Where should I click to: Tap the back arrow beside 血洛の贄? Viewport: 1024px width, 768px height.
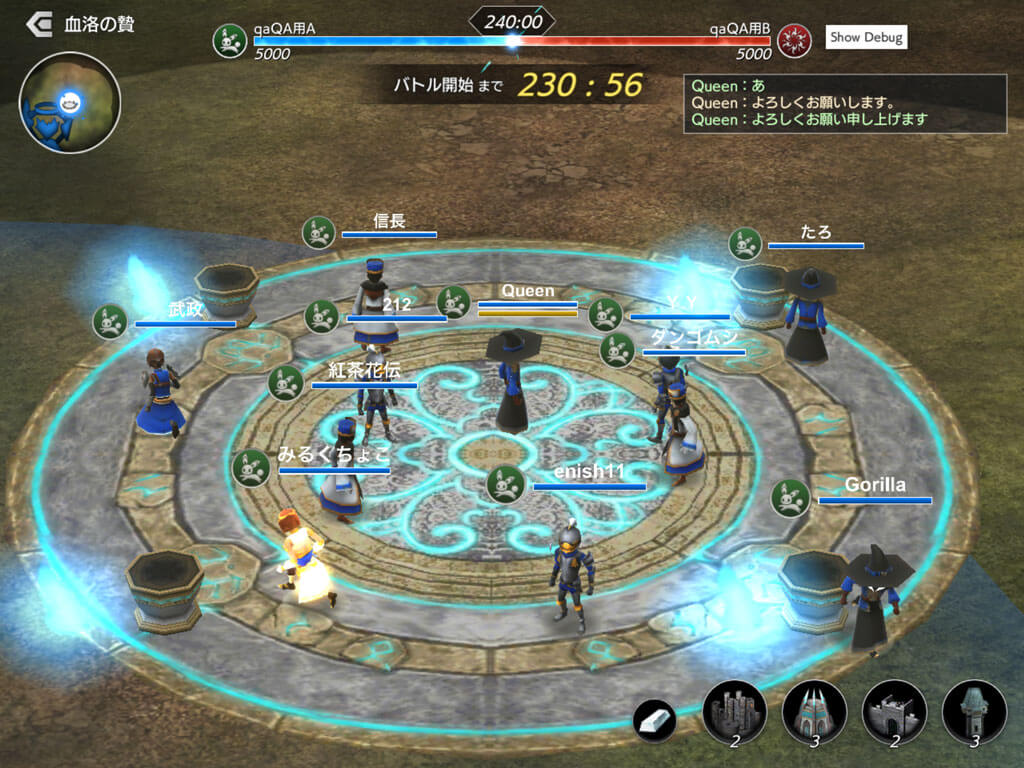(40, 24)
